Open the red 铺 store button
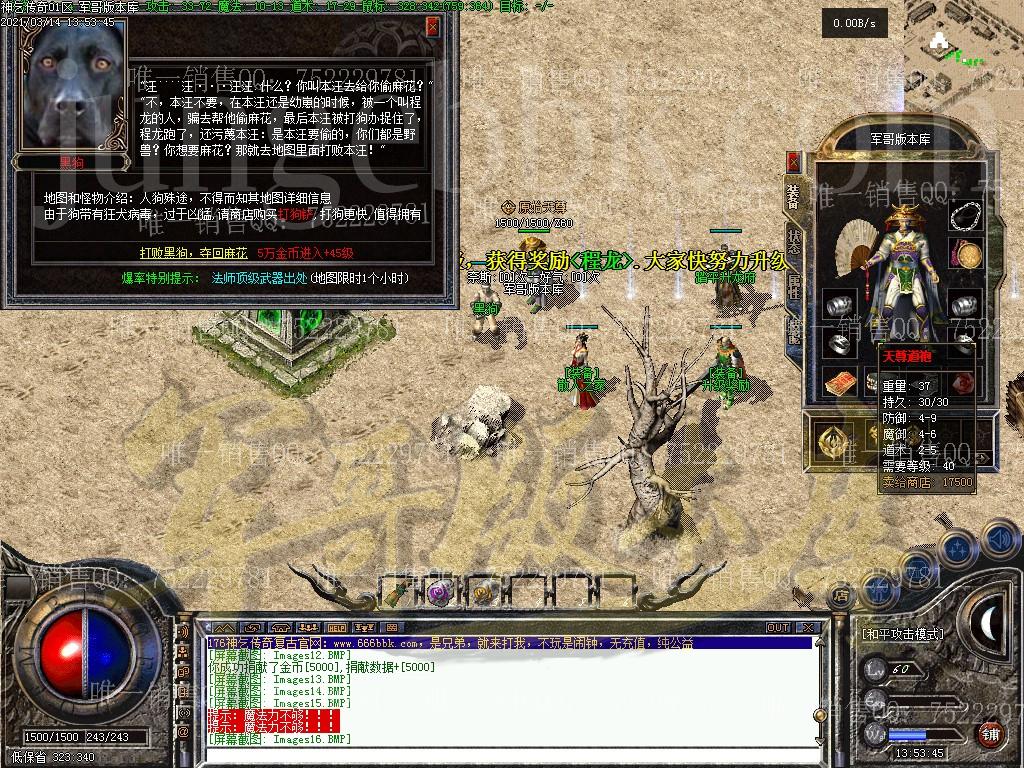 [x=990, y=735]
